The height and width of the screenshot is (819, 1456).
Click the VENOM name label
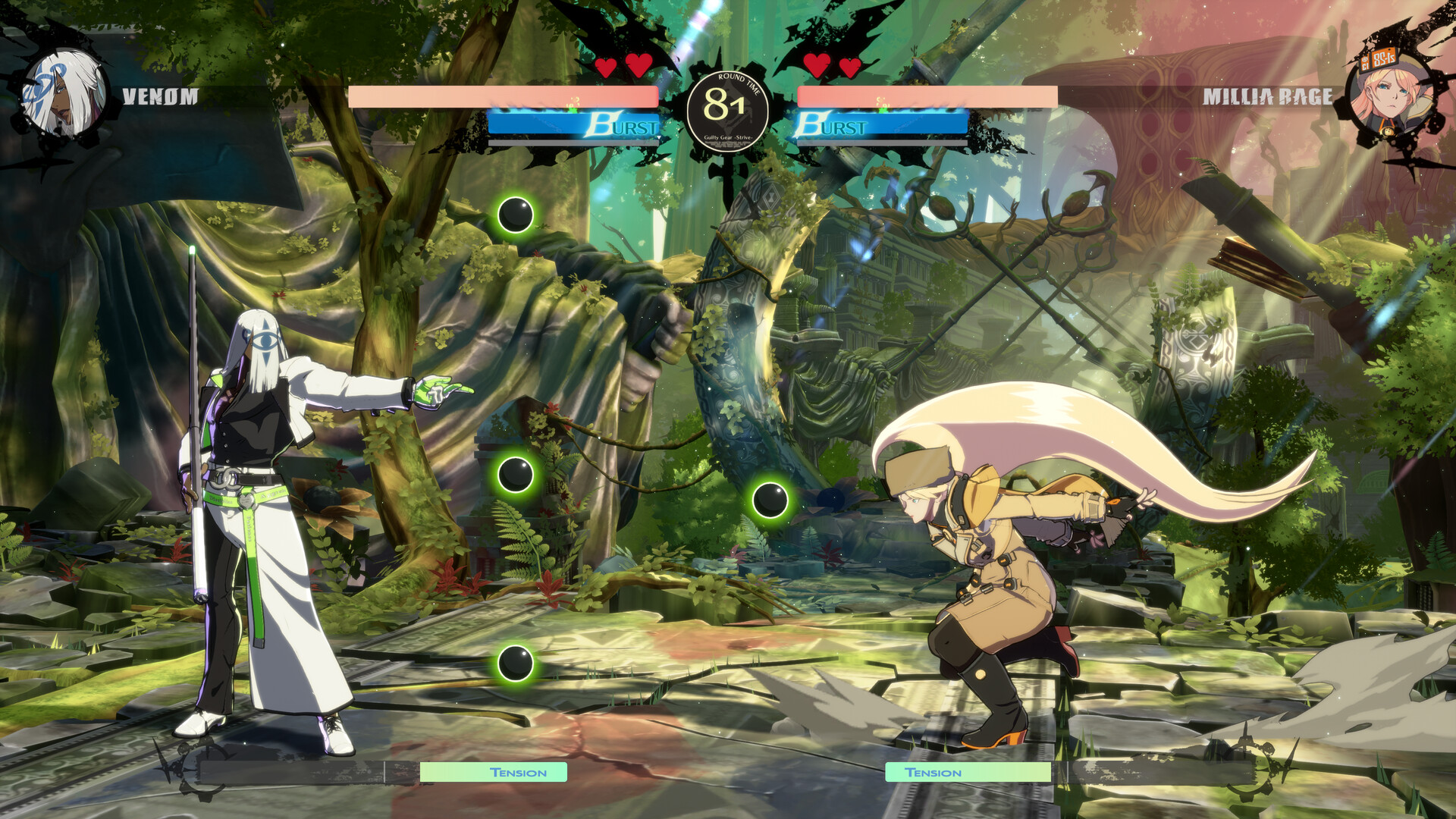159,97
